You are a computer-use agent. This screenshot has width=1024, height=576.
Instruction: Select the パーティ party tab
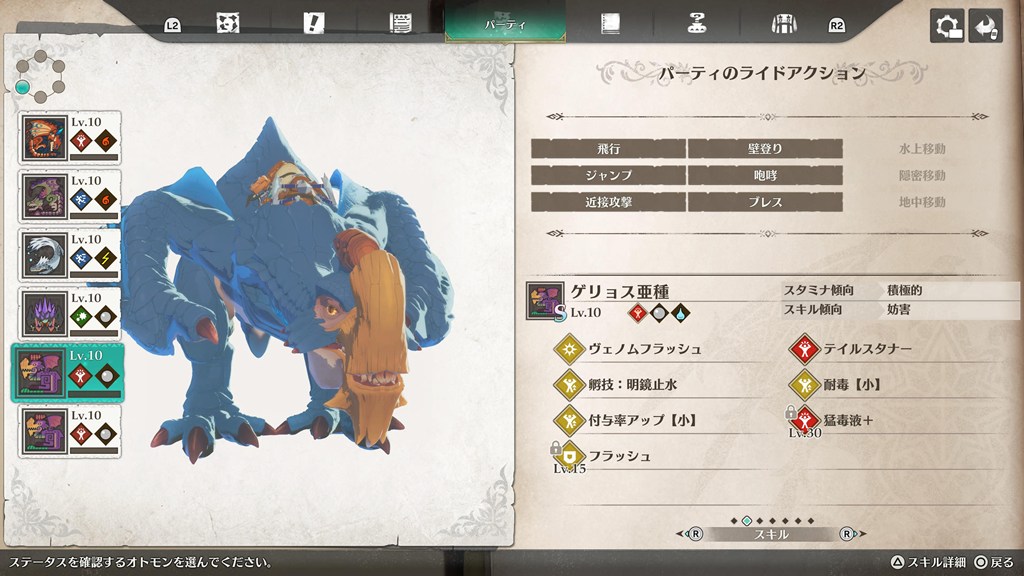click(x=505, y=23)
